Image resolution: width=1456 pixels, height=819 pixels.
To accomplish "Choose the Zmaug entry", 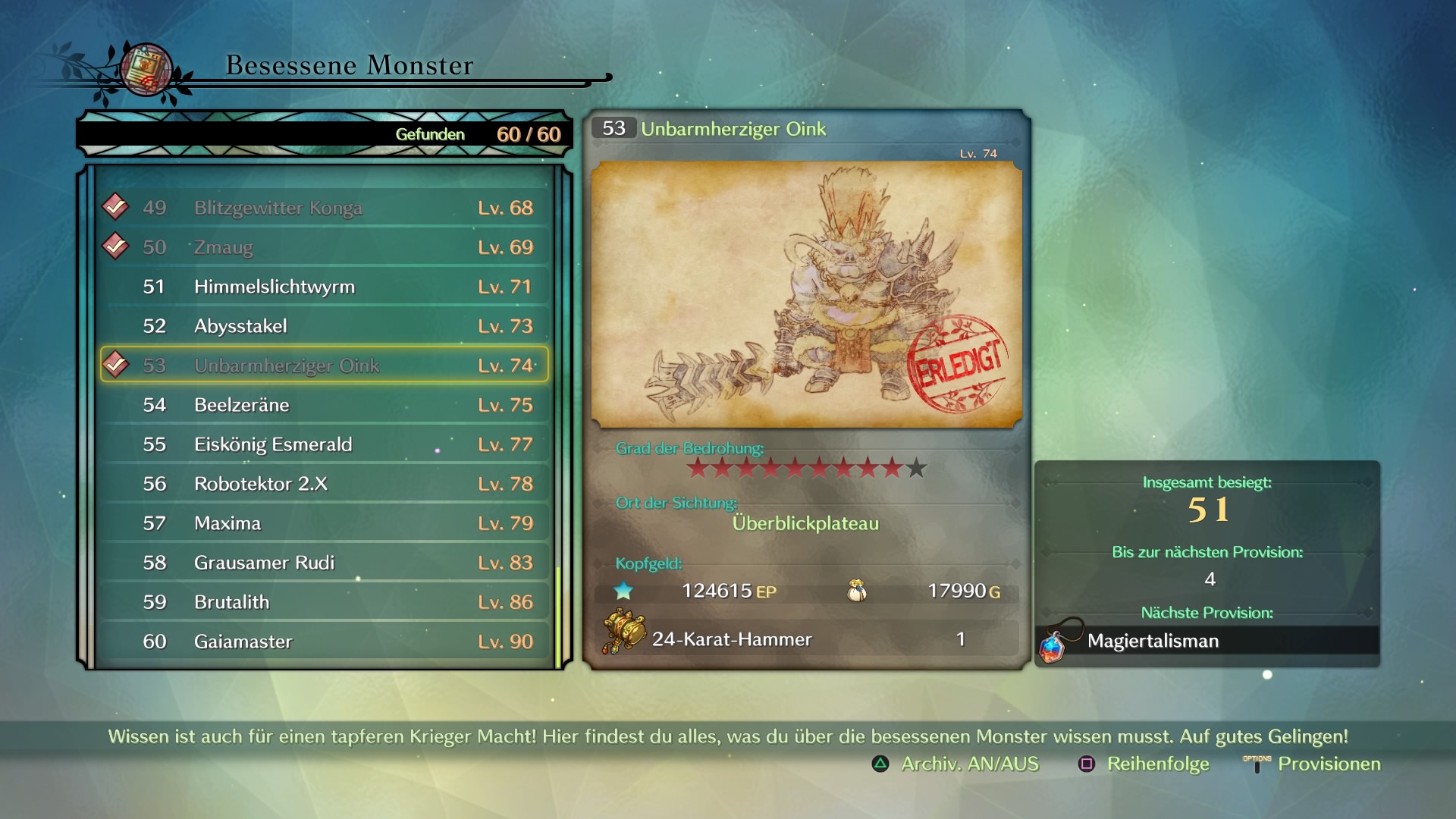I will click(x=325, y=247).
